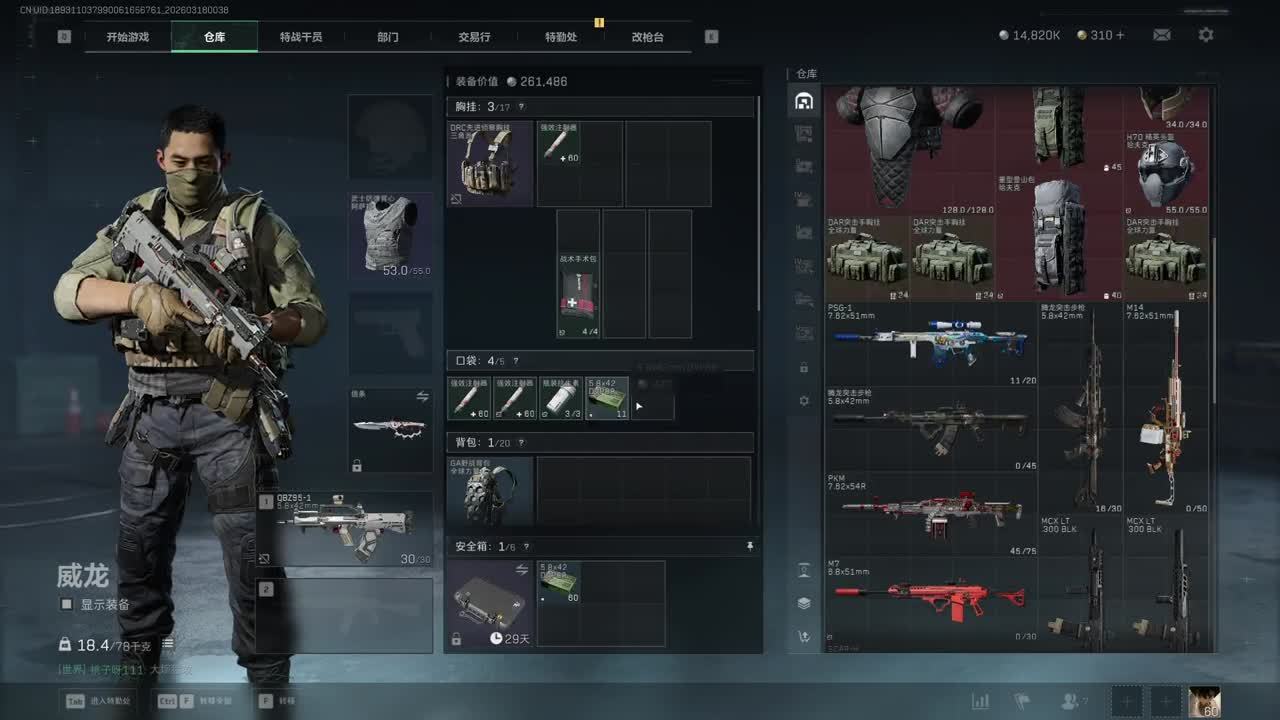Open the settings gear icon
The height and width of the screenshot is (720, 1280).
pyautogui.click(x=1206, y=35)
